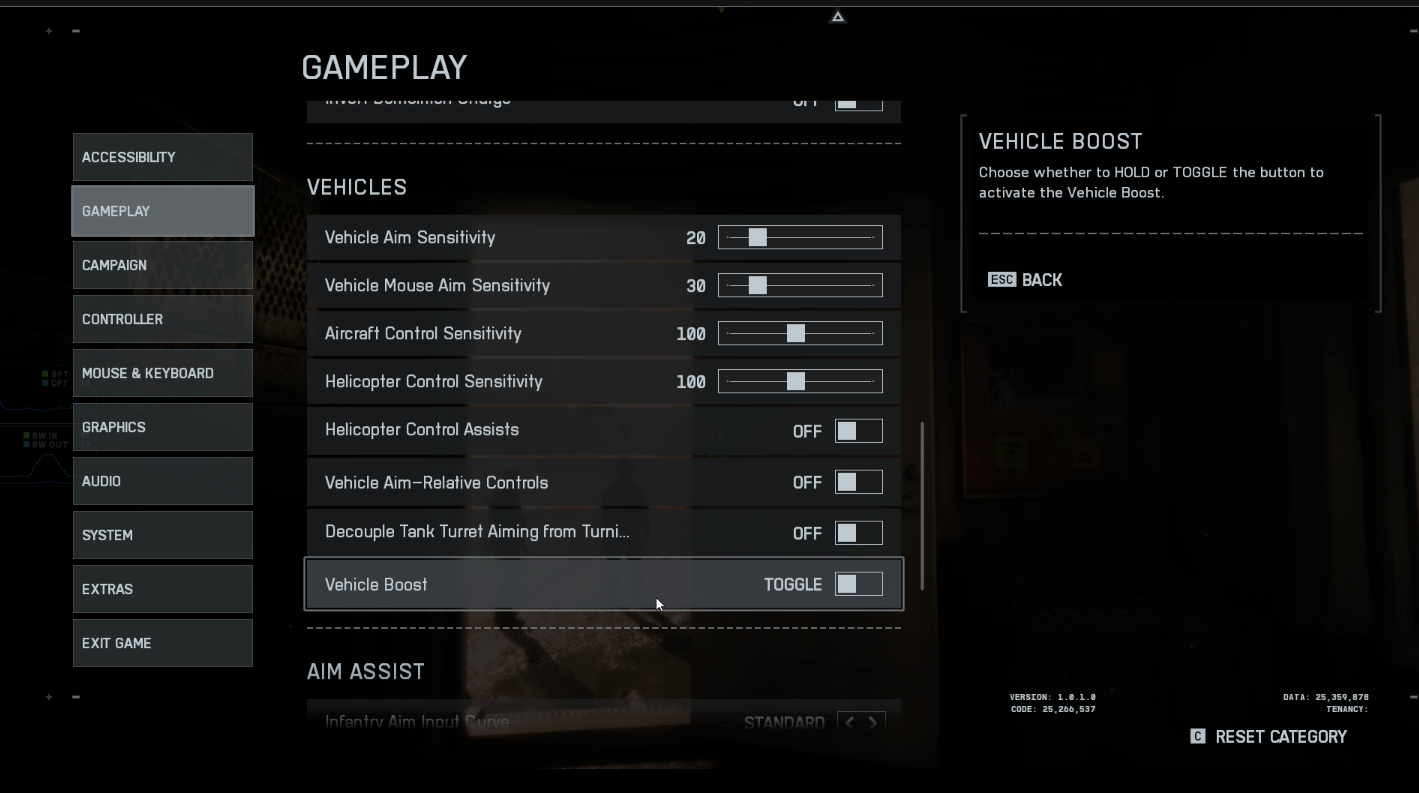Toggle Helicopter Control Assists on
The width and height of the screenshot is (1419, 793).
[x=858, y=431]
